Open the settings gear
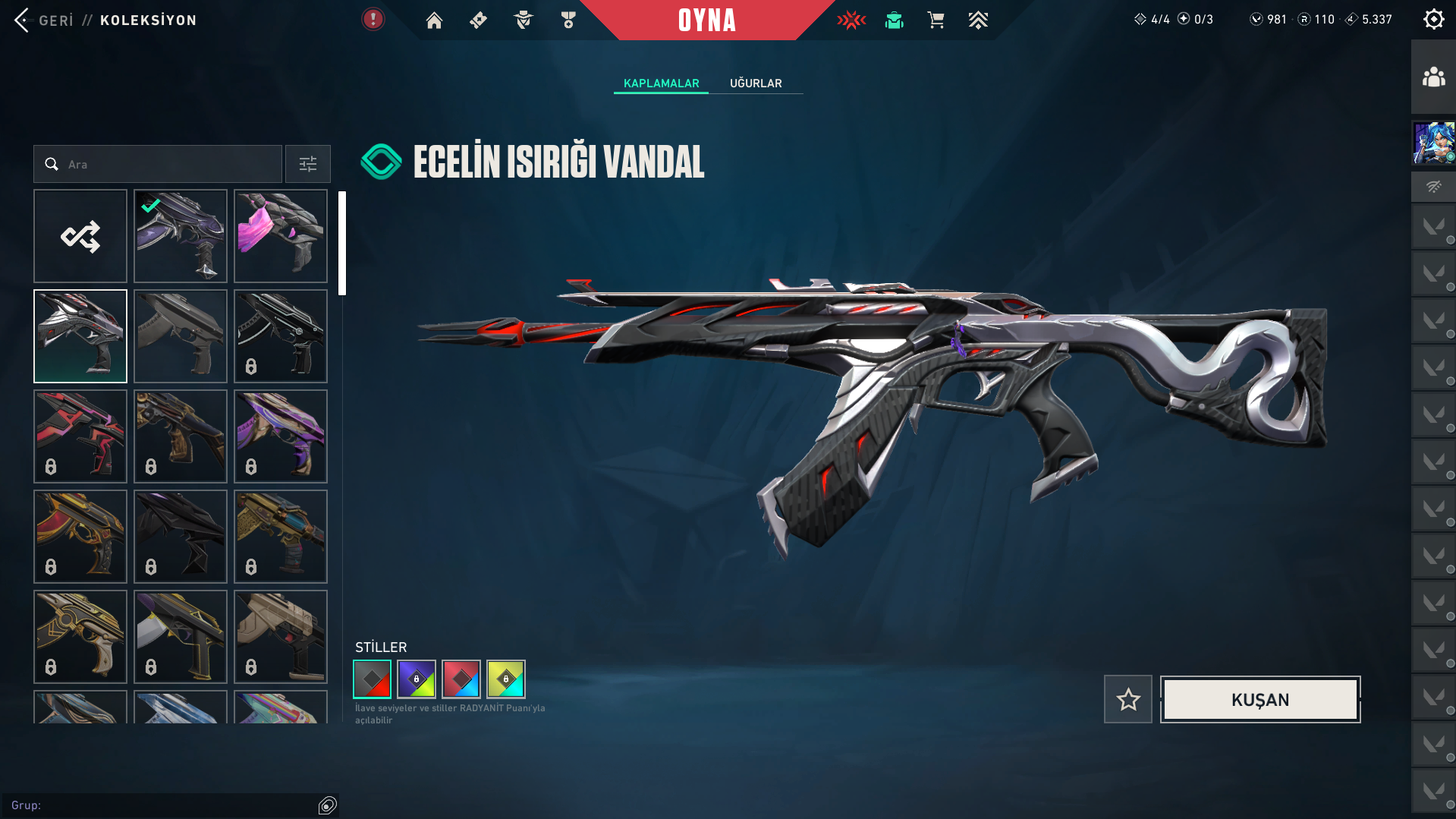The height and width of the screenshot is (819, 1456). (x=1433, y=20)
